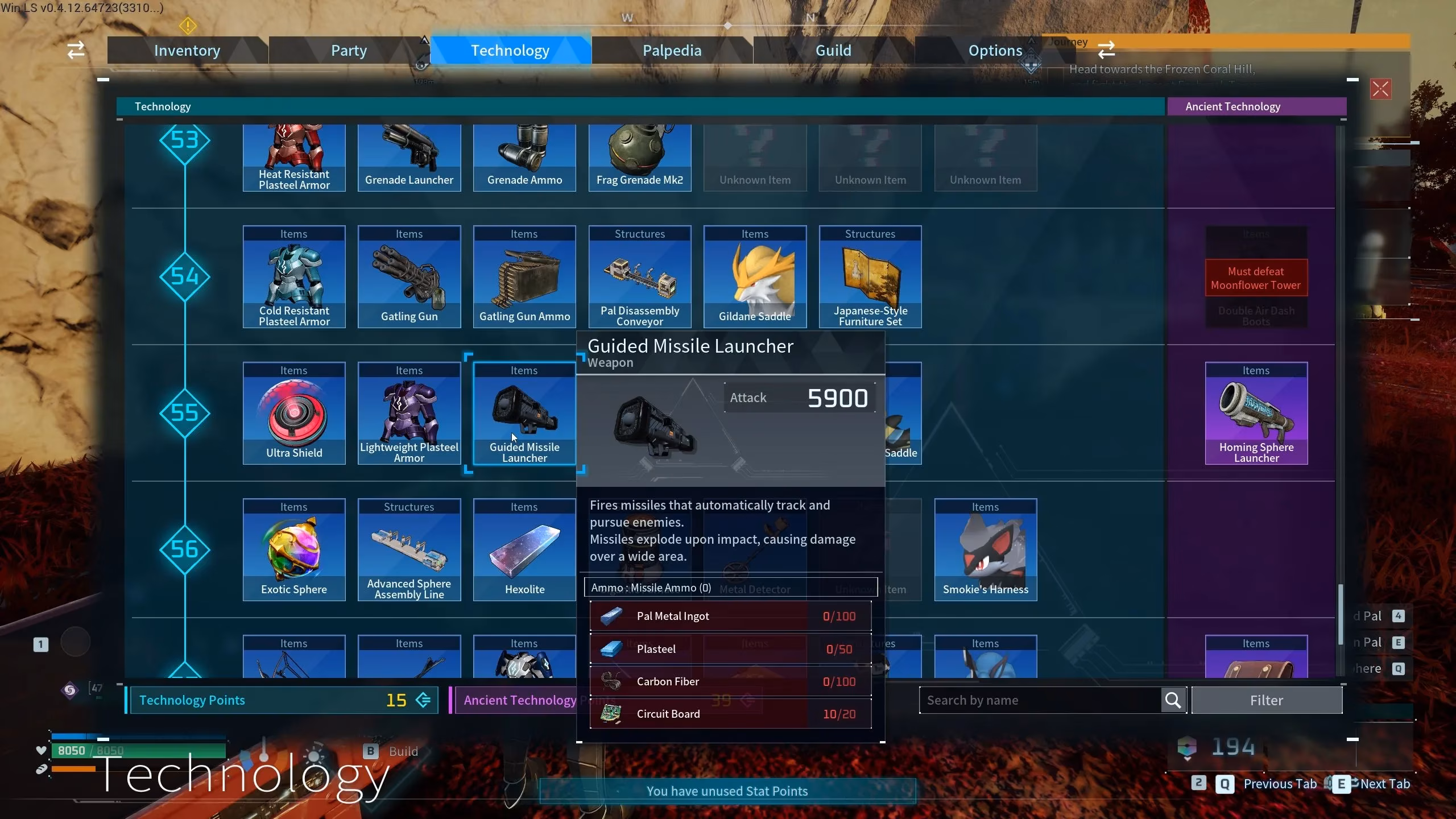Viewport: 1456px width, 819px height.
Task: Select Gatling Gun Ammo technology
Action: pyautogui.click(x=524, y=277)
